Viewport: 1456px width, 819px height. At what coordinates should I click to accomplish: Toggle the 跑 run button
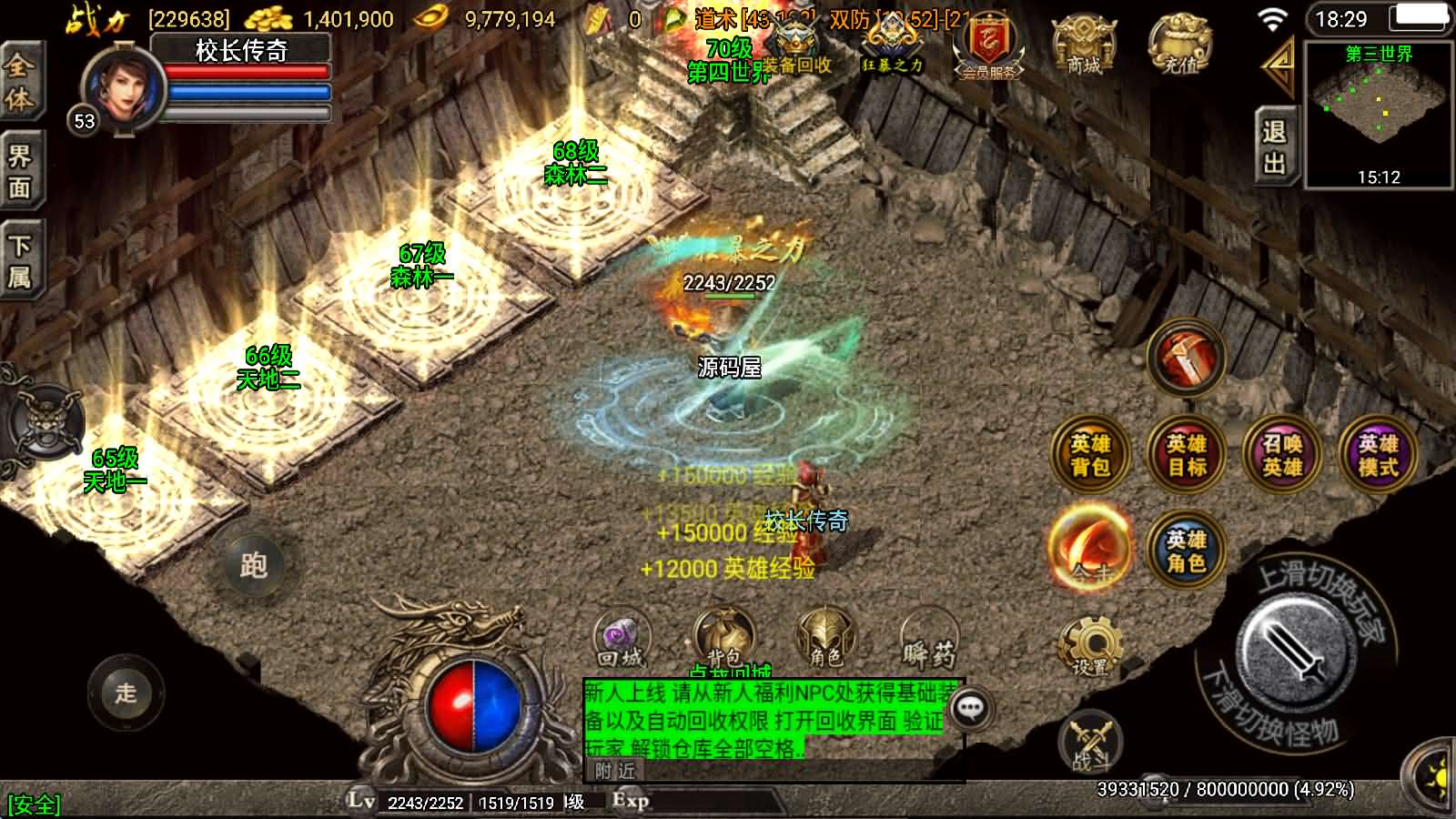pos(252,565)
